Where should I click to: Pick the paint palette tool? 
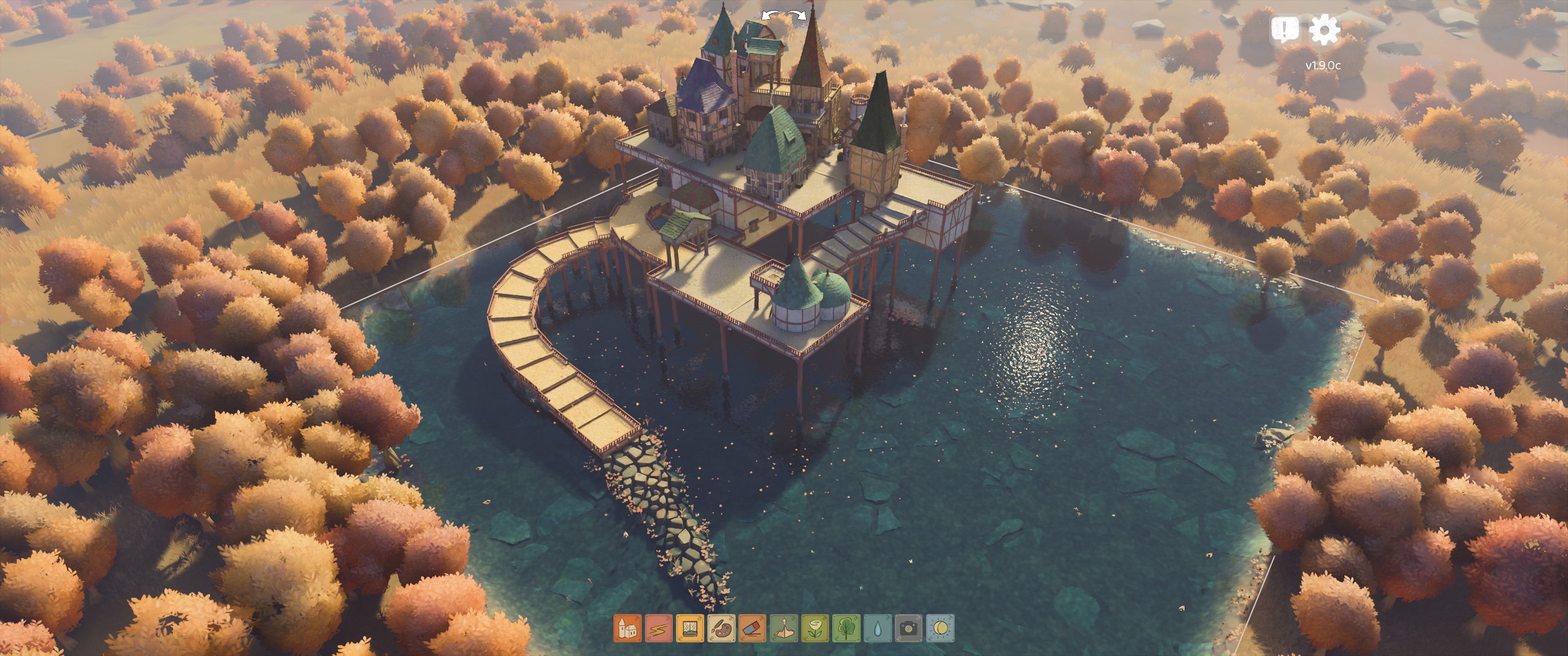pos(721,627)
